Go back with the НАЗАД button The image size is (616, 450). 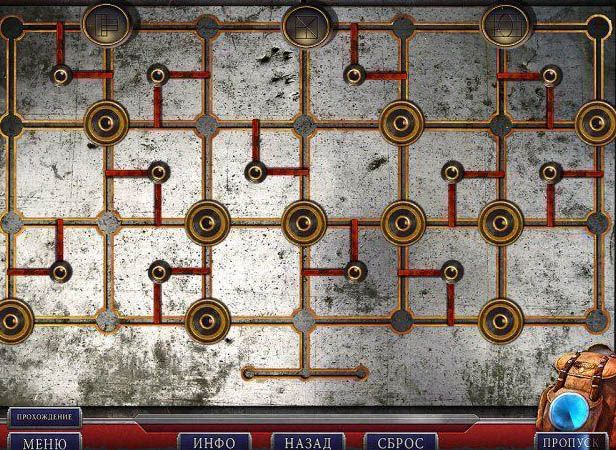(308, 441)
